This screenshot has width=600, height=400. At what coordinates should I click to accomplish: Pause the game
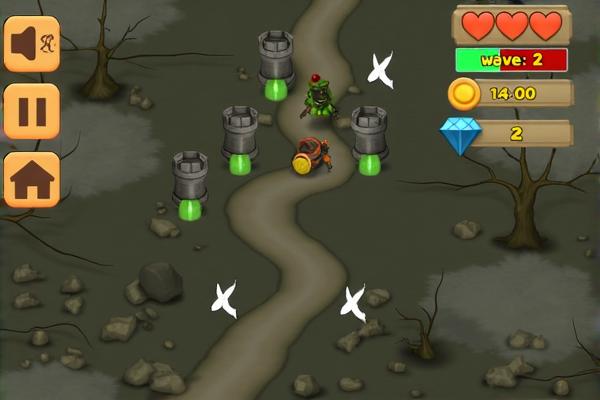[x=32, y=111]
